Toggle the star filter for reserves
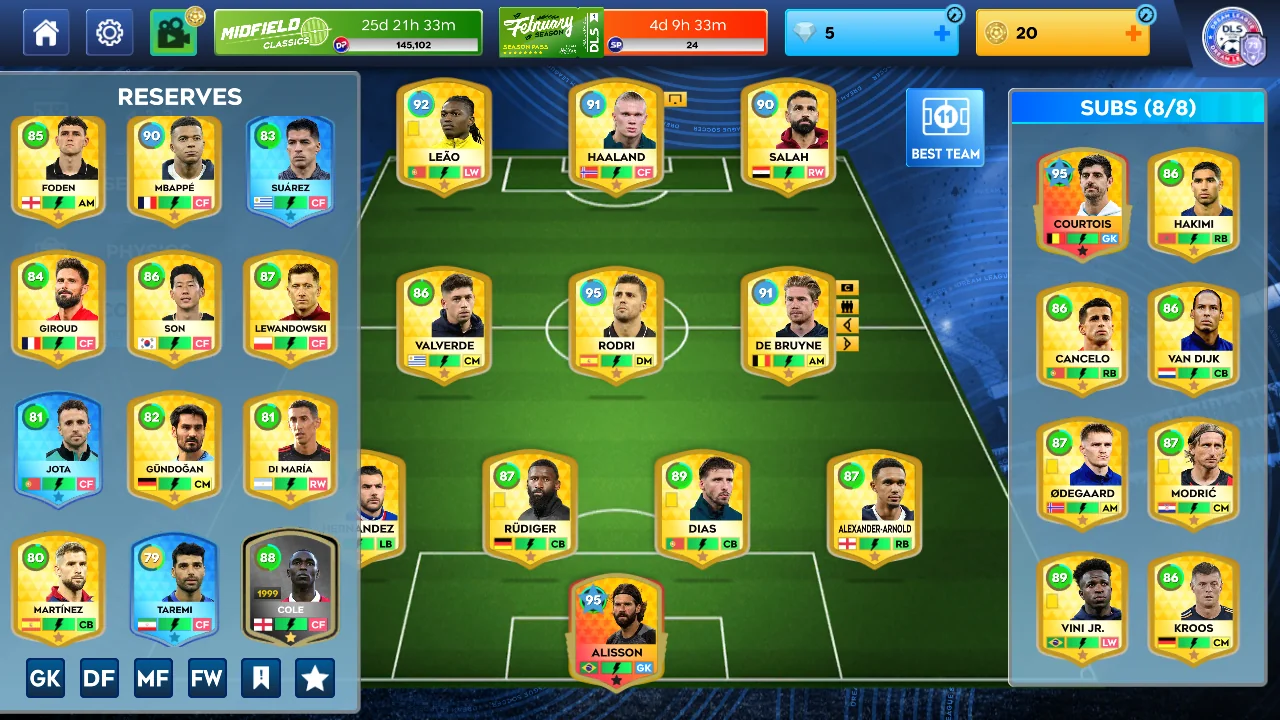This screenshot has height=720, width=1280. (315, 679)
